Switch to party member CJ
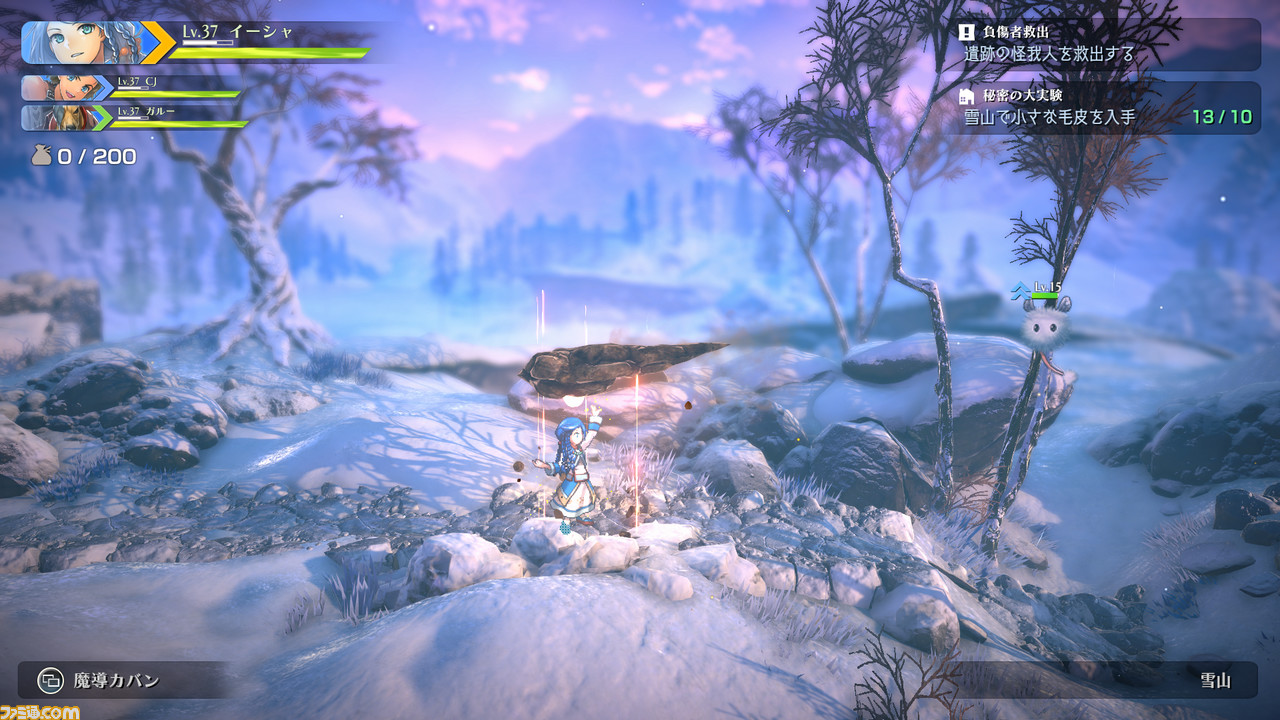Image resolution: width=1280 pixels, height=720 pixels. 64,87
